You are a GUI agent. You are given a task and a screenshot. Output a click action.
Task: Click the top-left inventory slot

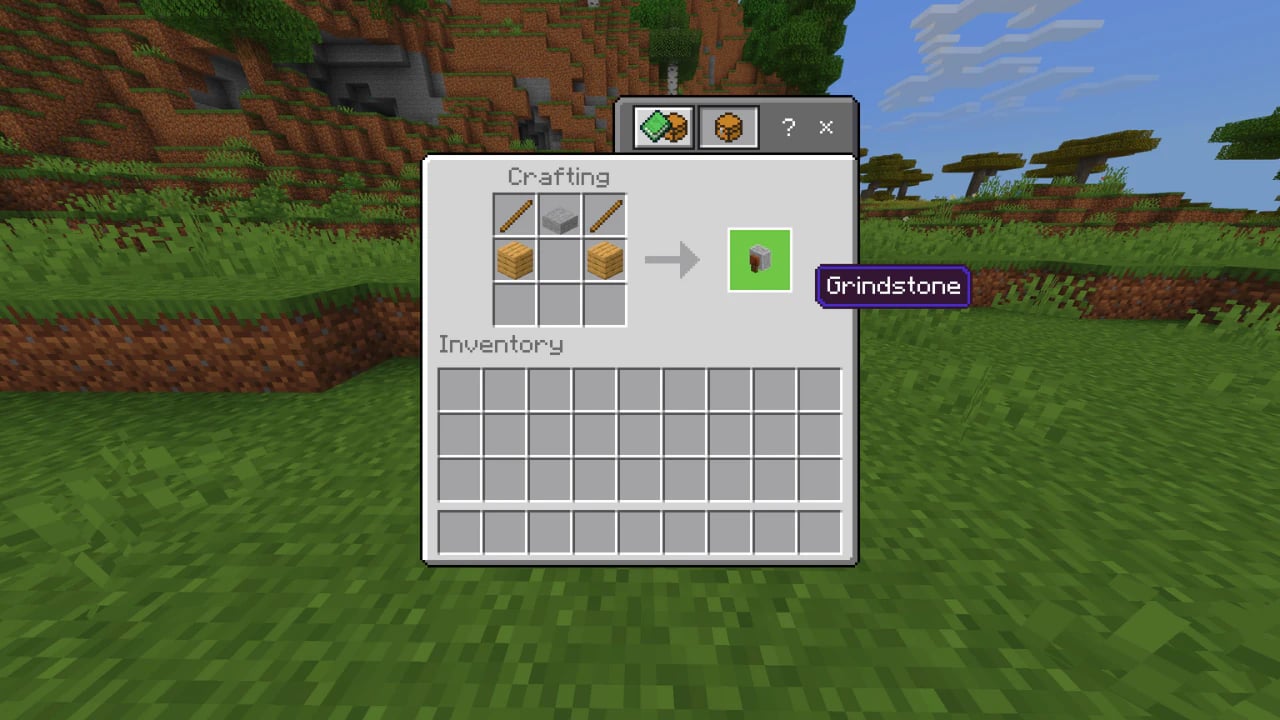click(x=459, y=390)
